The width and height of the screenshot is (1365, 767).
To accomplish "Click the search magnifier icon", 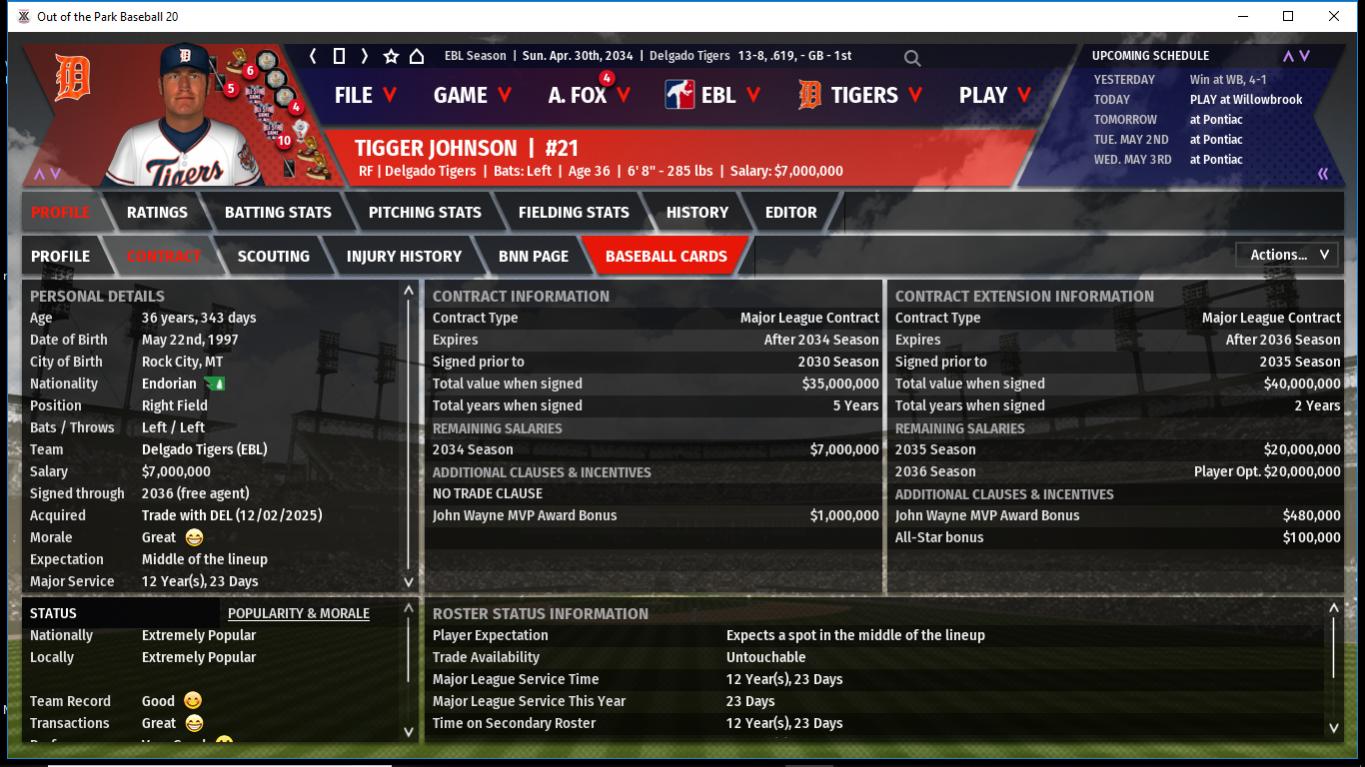I will [912, 58].
